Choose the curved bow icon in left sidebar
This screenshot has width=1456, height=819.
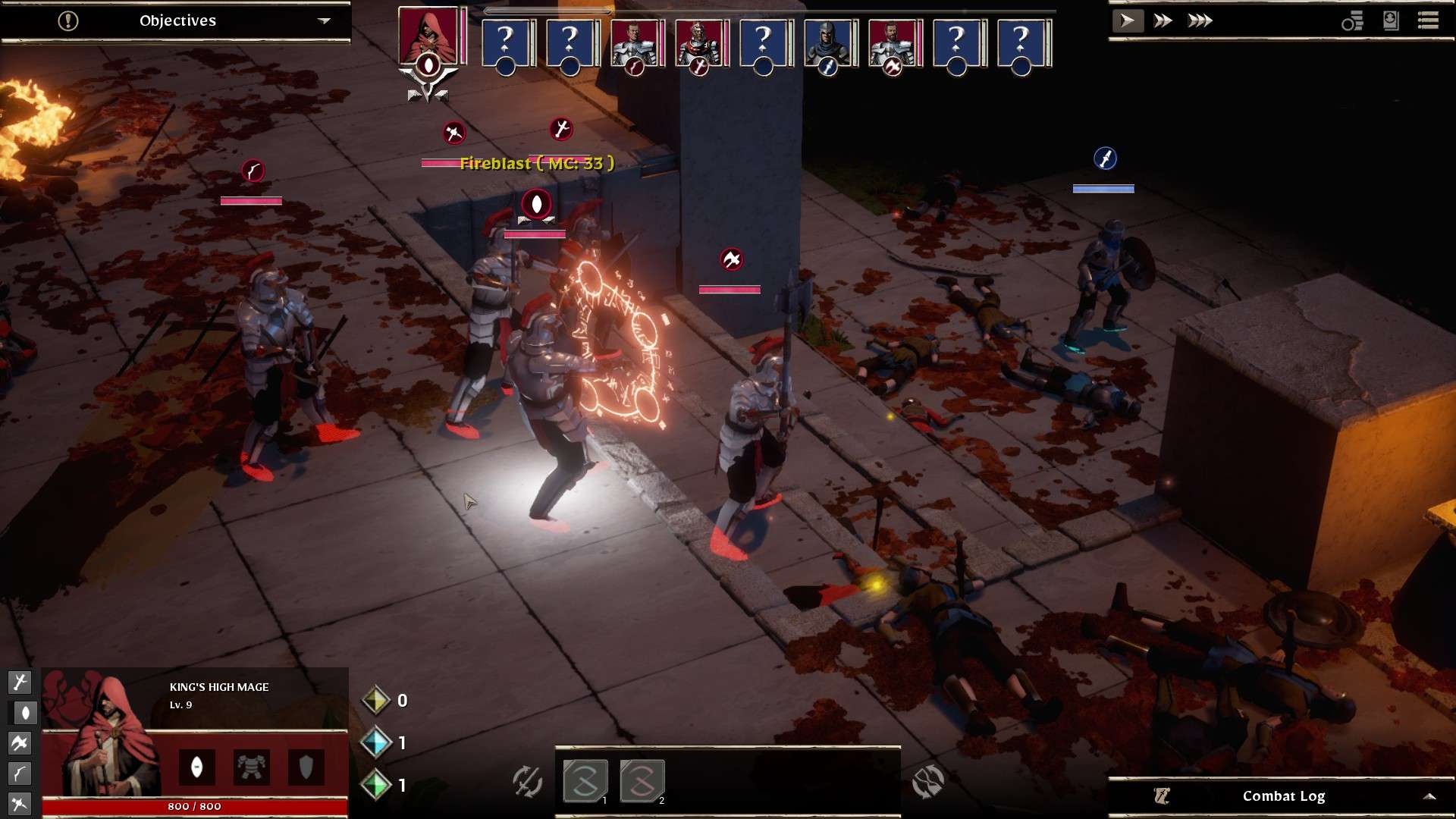tap(19, 773)
